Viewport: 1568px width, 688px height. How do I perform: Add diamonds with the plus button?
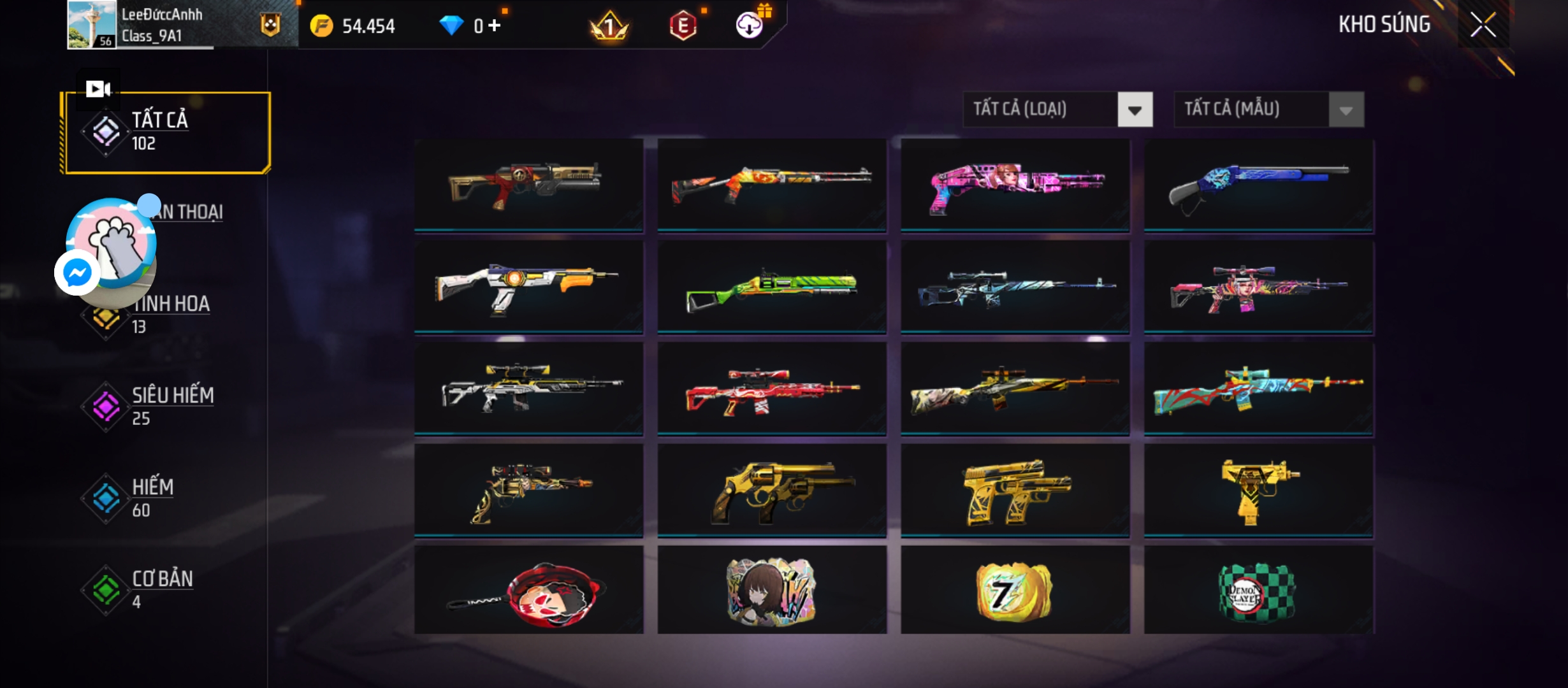pos(495,25)
